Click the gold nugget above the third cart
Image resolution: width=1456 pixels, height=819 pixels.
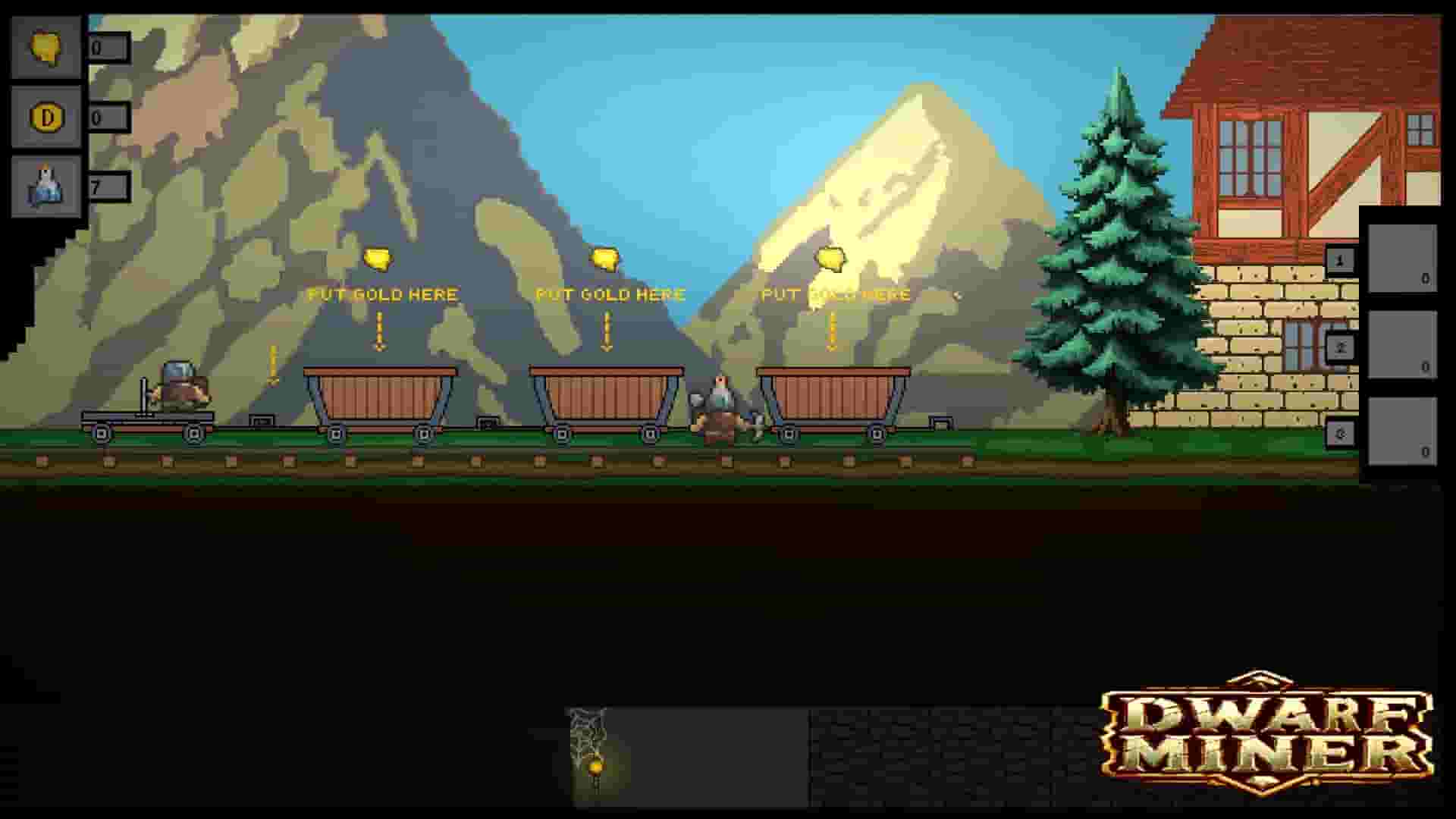pyautogui.click(x=831, y=258)
